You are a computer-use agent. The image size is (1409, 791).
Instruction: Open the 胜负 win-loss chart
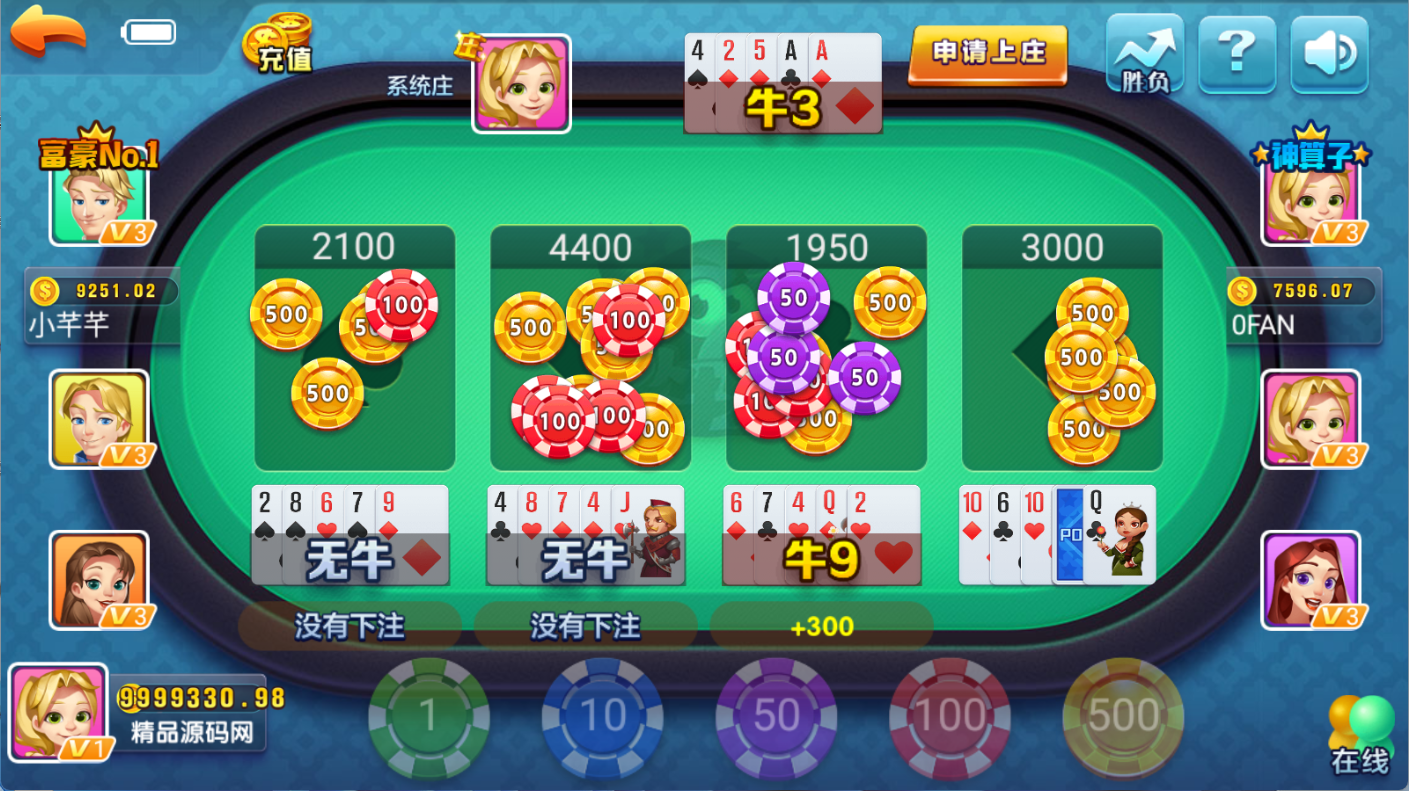(x=1145, y=54)
